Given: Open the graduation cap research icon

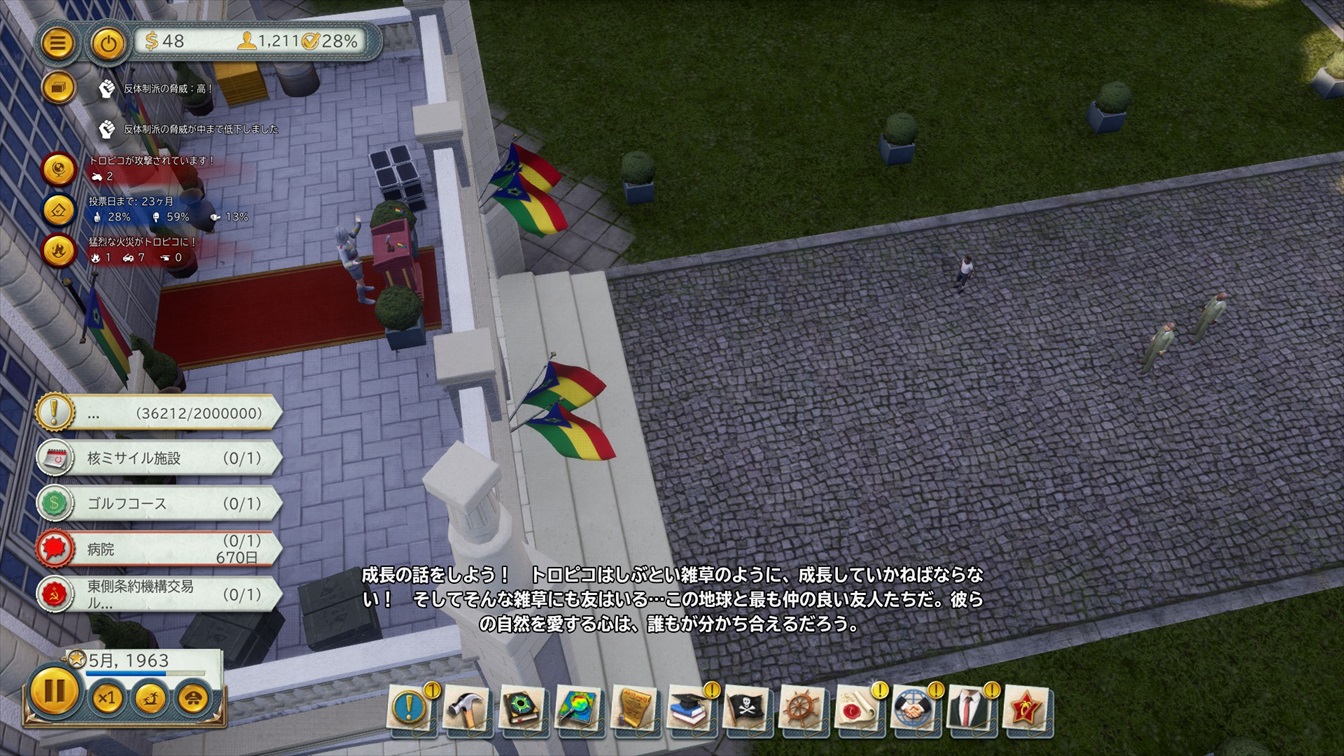Looking at the screenshot, I should [689, 709].
